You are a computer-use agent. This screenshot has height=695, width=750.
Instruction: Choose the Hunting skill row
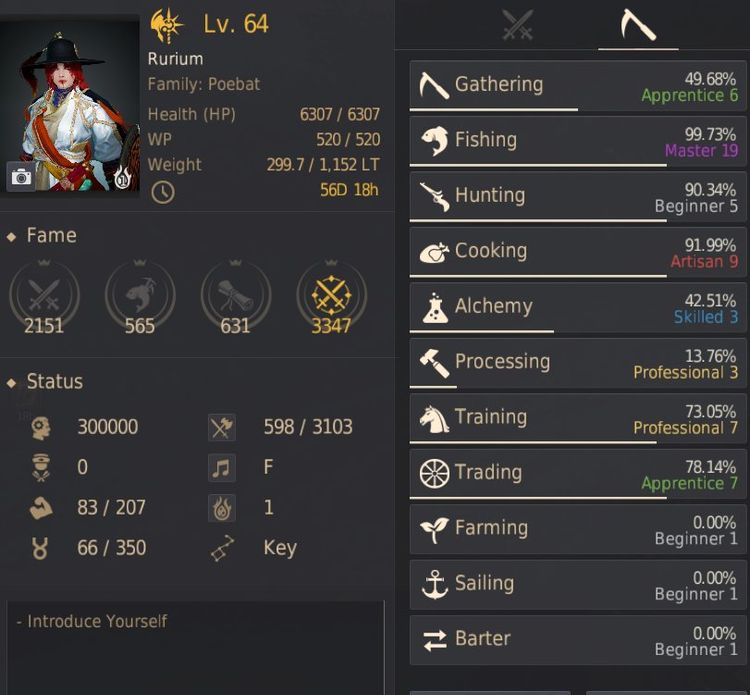(x=579, y=196)
